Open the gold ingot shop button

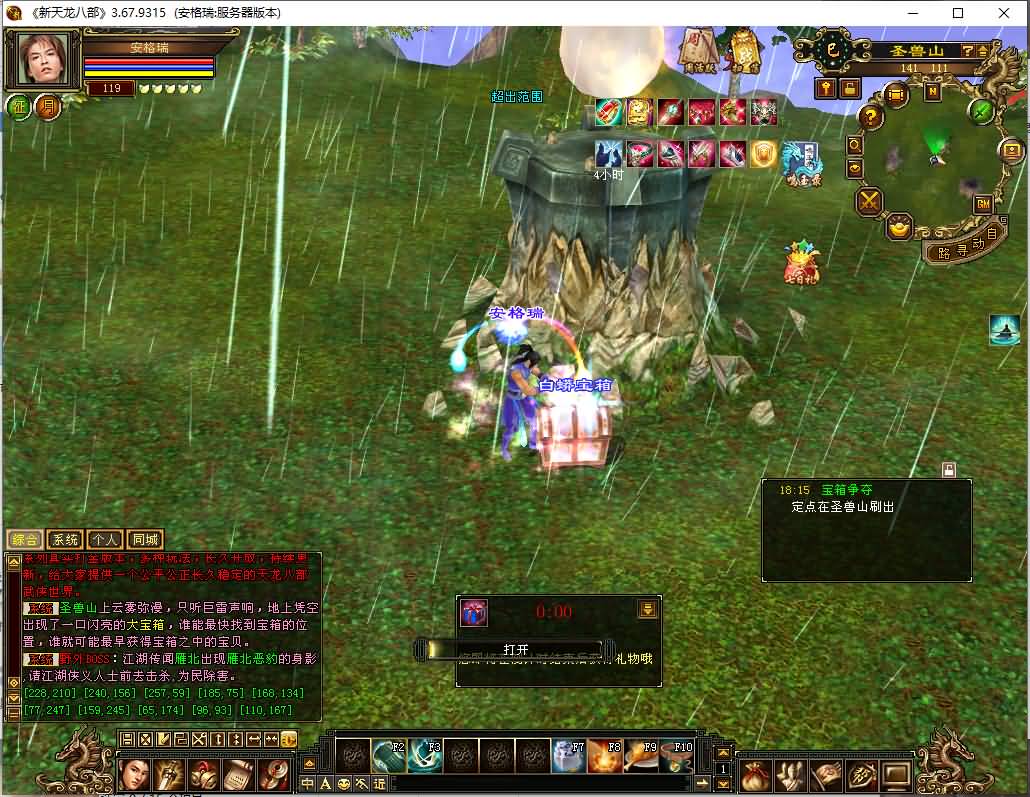pyautogui.click(x=900, y=226)
